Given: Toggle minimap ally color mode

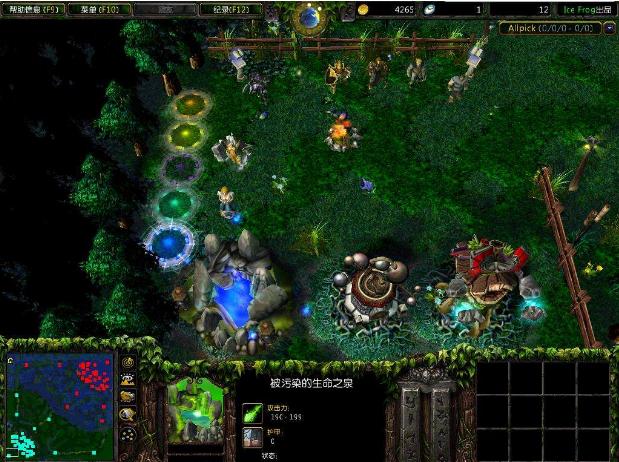Looking at the screenshot, I should pyautogui.click(x=128, y=398).
